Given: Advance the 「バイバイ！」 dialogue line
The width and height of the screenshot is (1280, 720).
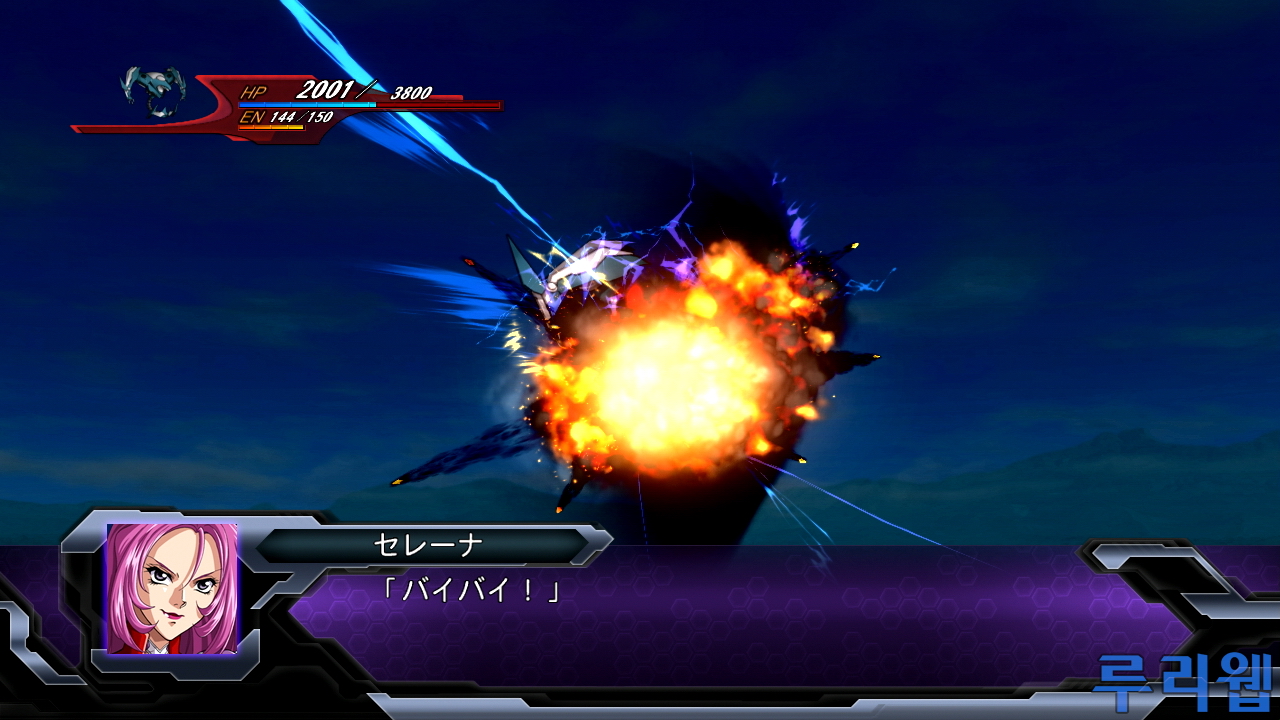Looking at the screenshot, I should [x=471, y=591].
